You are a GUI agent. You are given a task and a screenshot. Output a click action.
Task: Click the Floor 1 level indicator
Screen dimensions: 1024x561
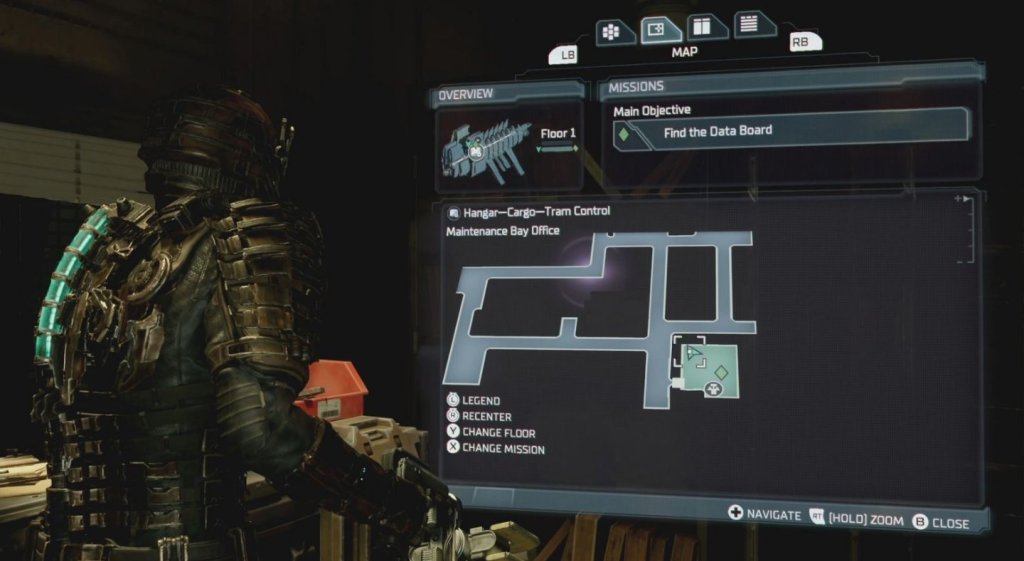[x=558, y=139]
